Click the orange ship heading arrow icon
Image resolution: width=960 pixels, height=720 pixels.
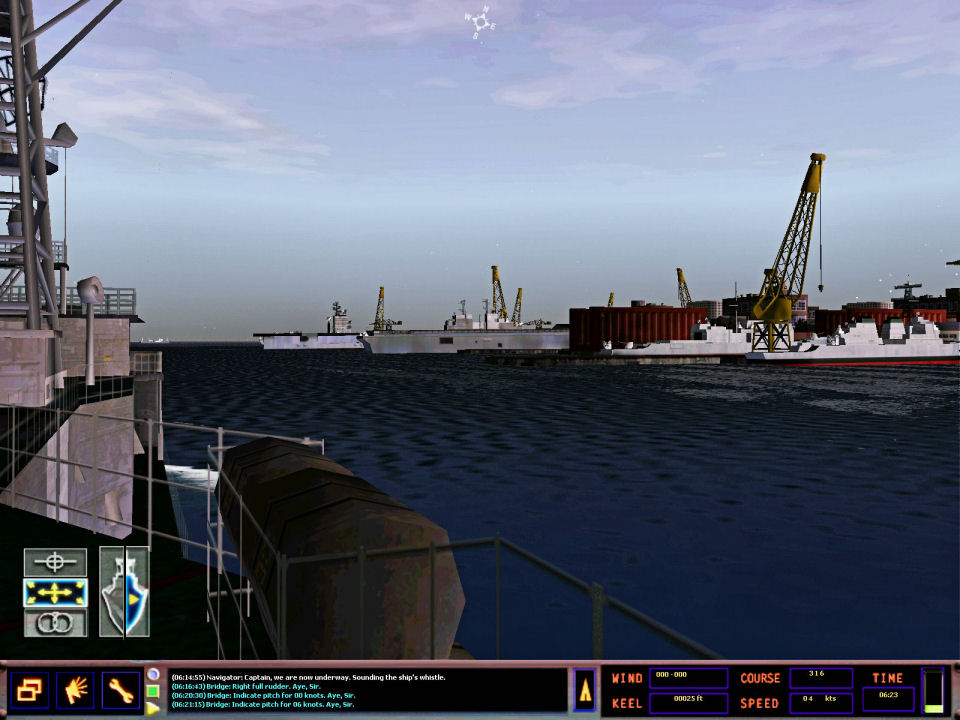[x=585, y=690]
